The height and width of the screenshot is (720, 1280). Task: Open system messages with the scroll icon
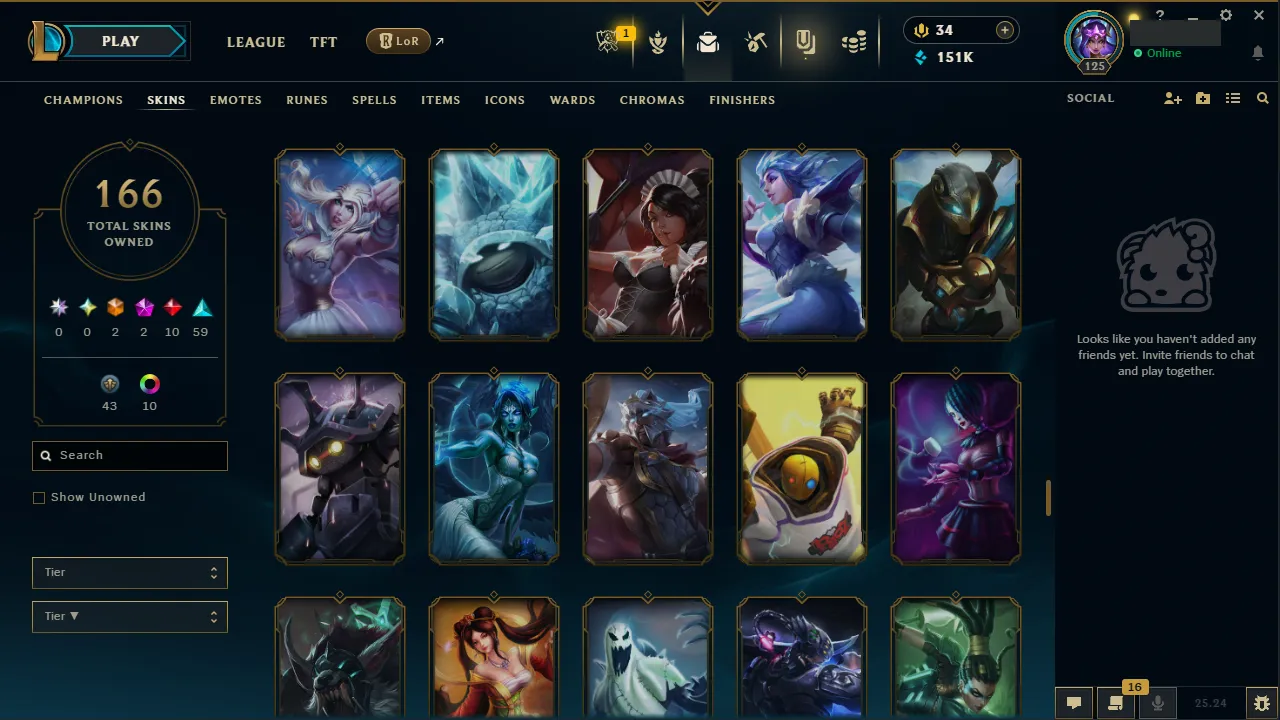coord(1115,703)
